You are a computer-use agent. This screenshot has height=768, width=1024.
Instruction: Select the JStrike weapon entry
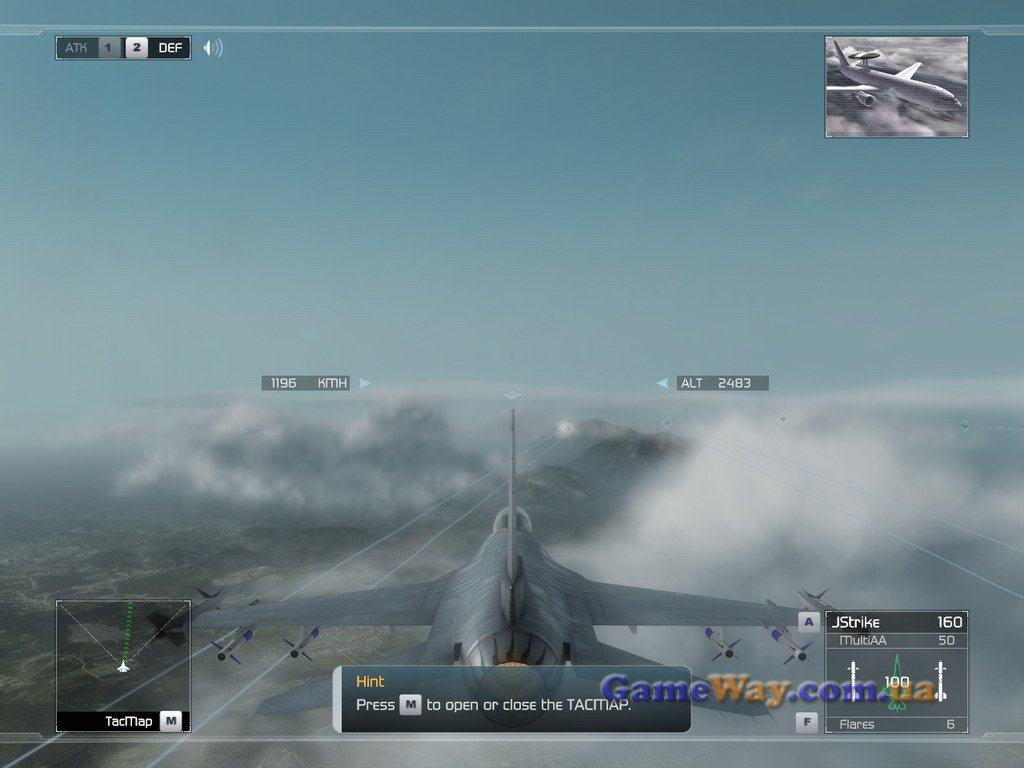click(x=896, y=622)
